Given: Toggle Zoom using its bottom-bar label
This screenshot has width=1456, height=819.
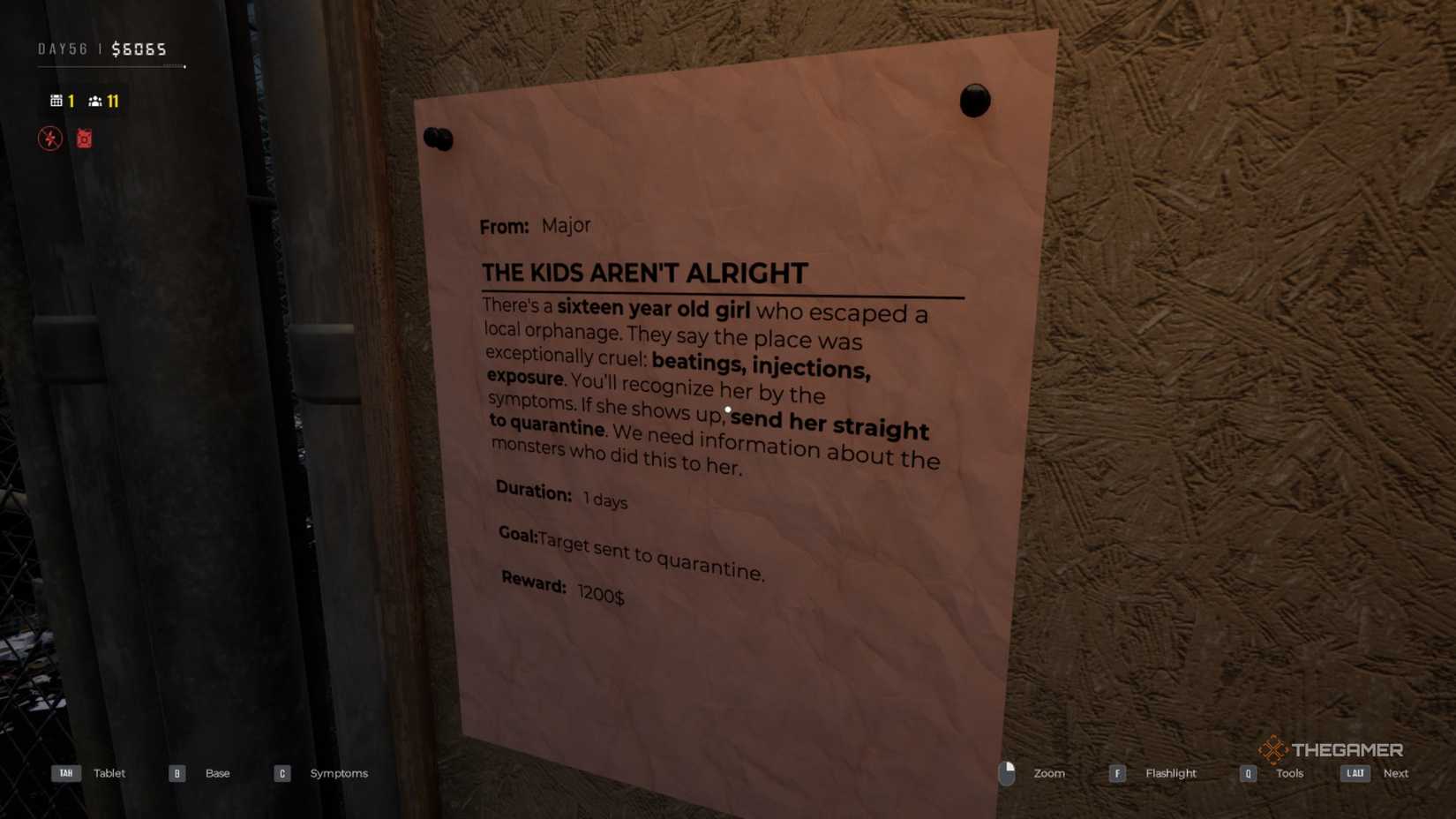Looking at the screenshot, I should point(1049,773).
